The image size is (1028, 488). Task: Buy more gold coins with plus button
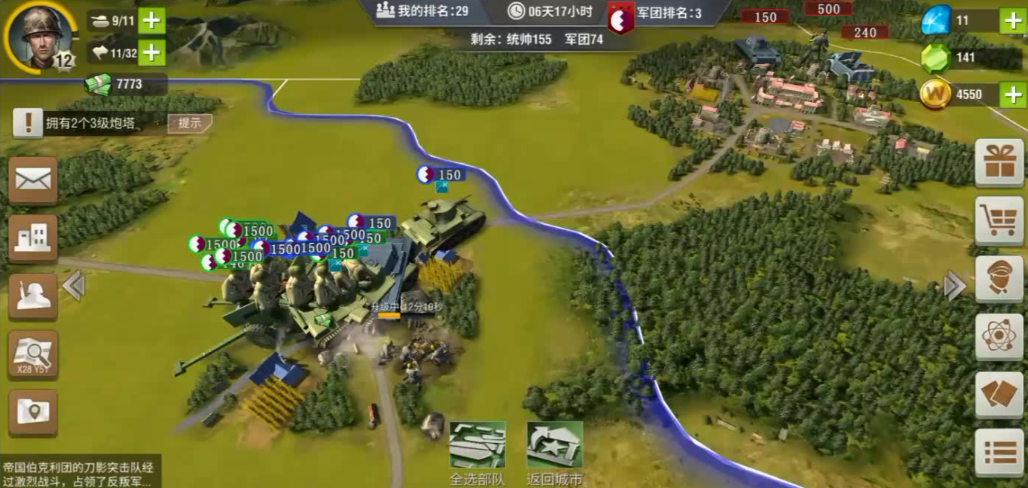tap(1012, 95)
